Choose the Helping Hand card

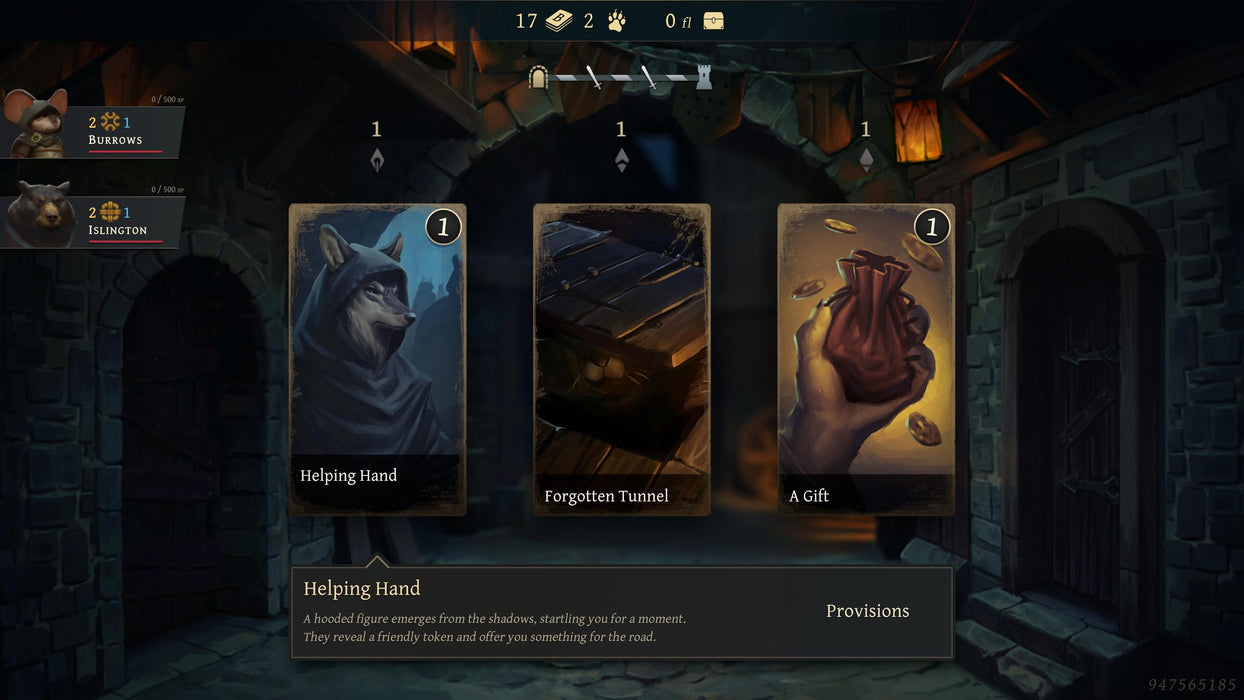point(377,360)
